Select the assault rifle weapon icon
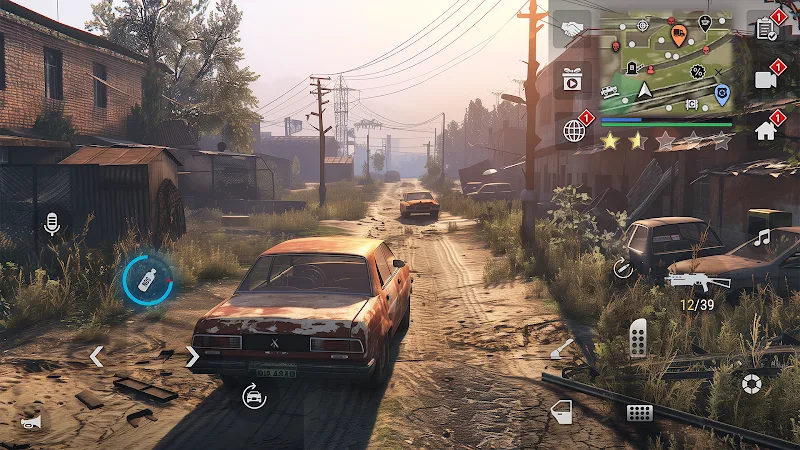800x450 pixels. point(698,280)
